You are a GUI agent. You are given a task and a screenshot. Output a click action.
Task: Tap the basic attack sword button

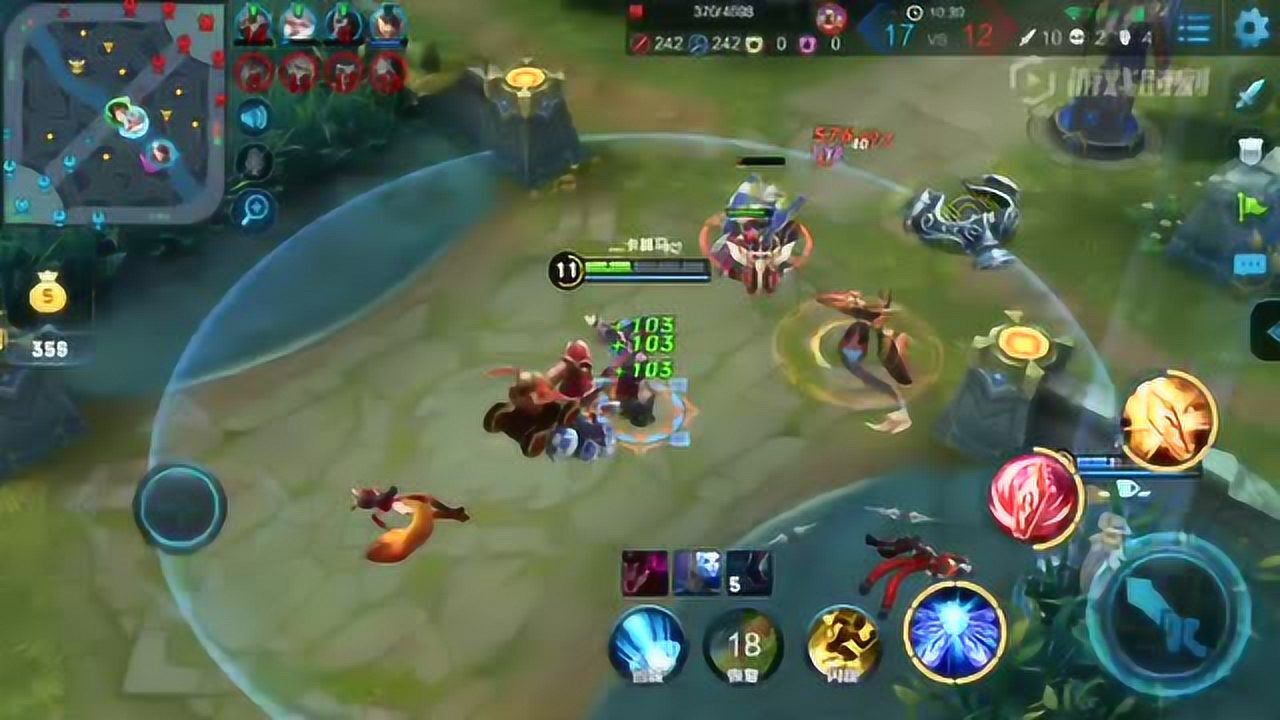[1167, 612]
